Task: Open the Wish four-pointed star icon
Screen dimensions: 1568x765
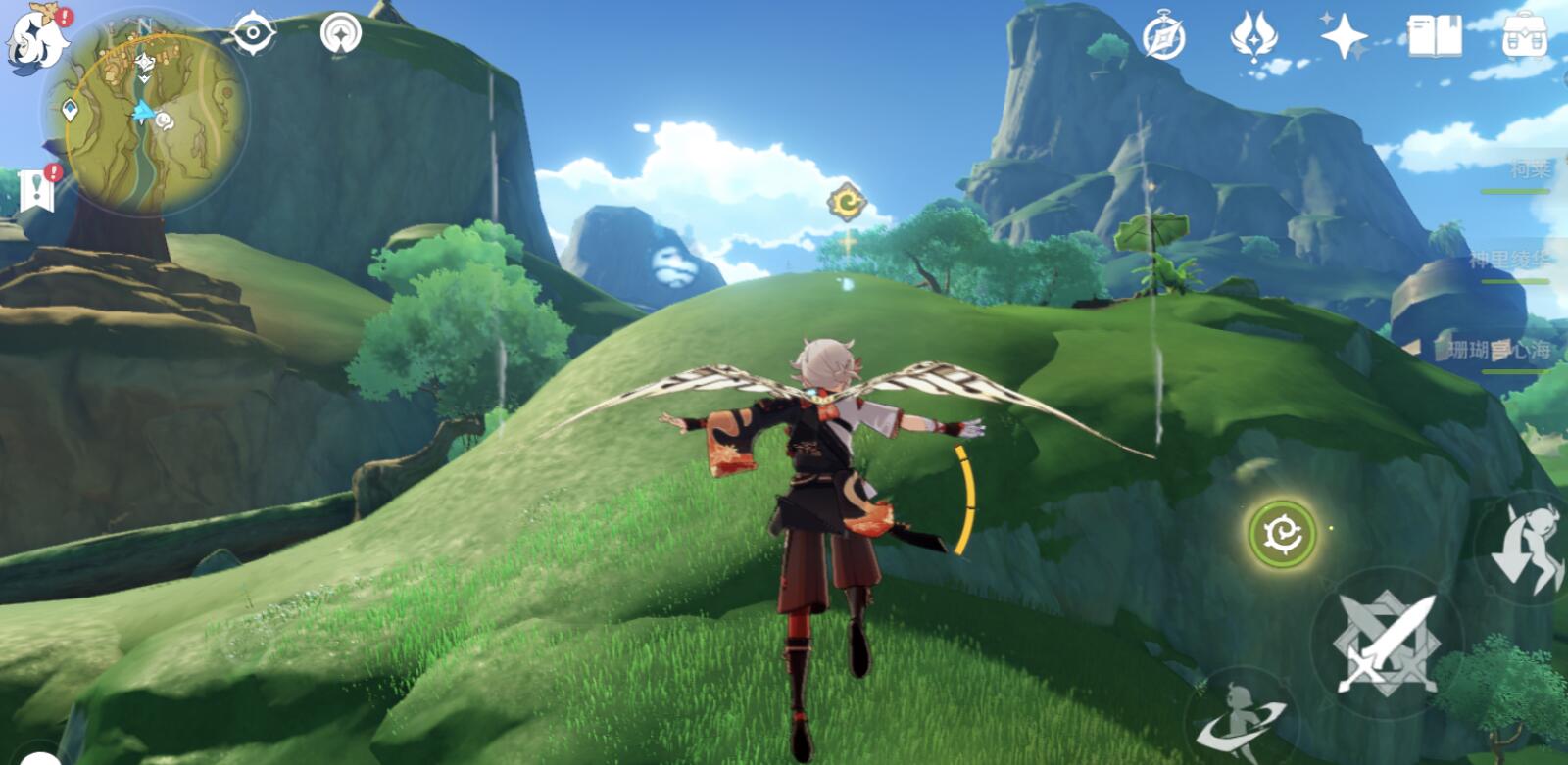Action: [1344, 37]
